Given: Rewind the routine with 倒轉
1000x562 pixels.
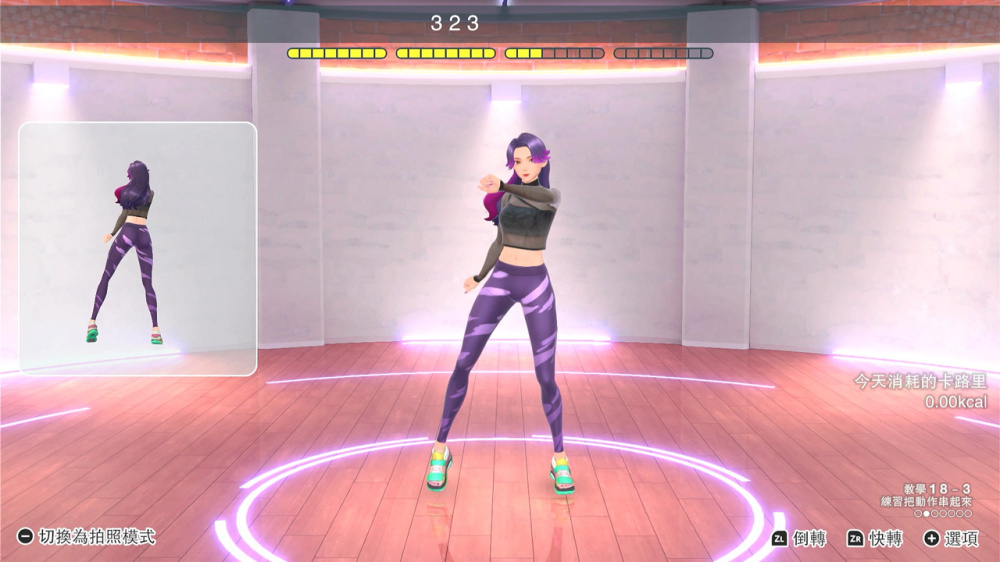Looking at the screenshot, I should [799, 538].
